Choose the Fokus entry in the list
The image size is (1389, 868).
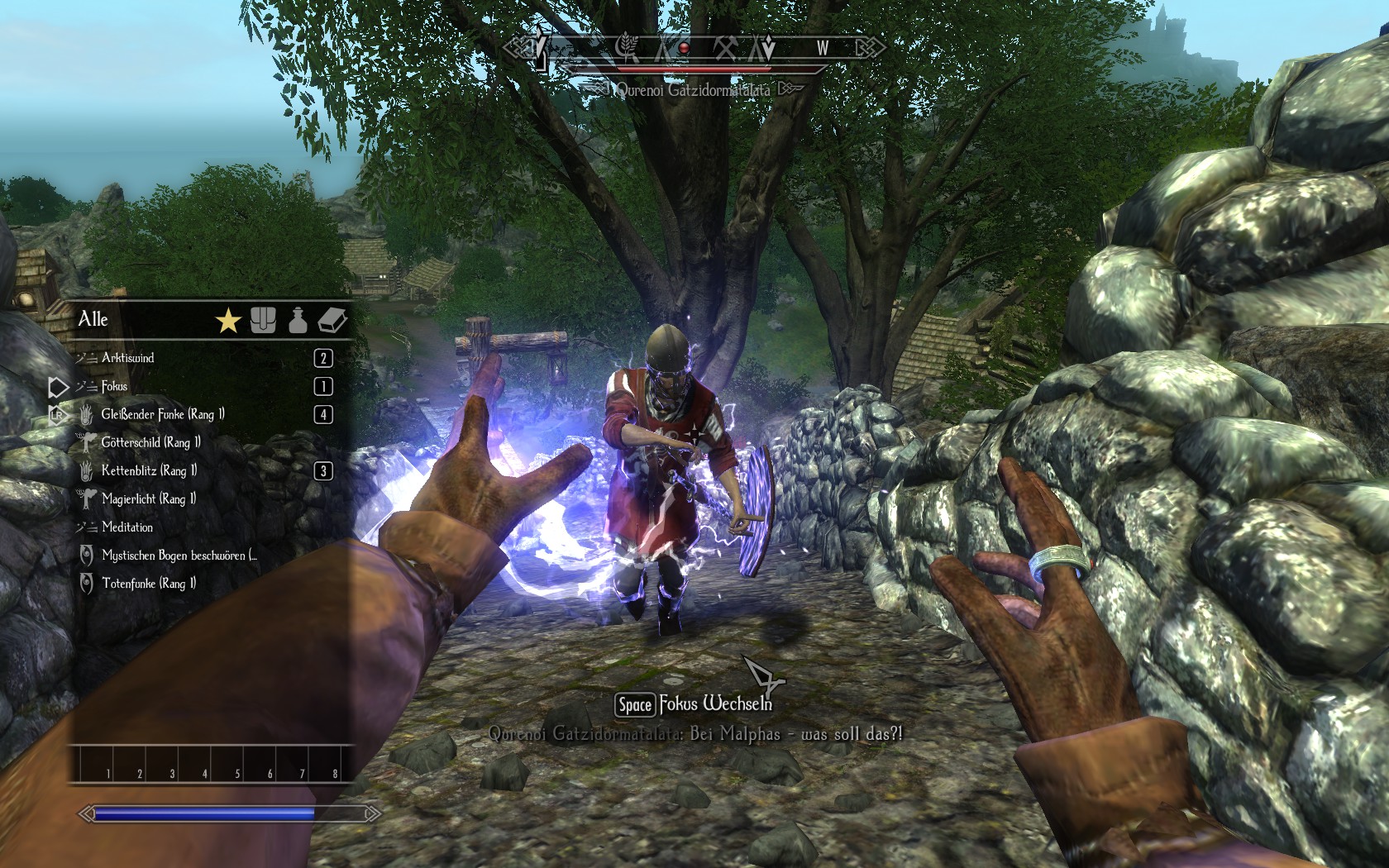(x=114, y=386)
